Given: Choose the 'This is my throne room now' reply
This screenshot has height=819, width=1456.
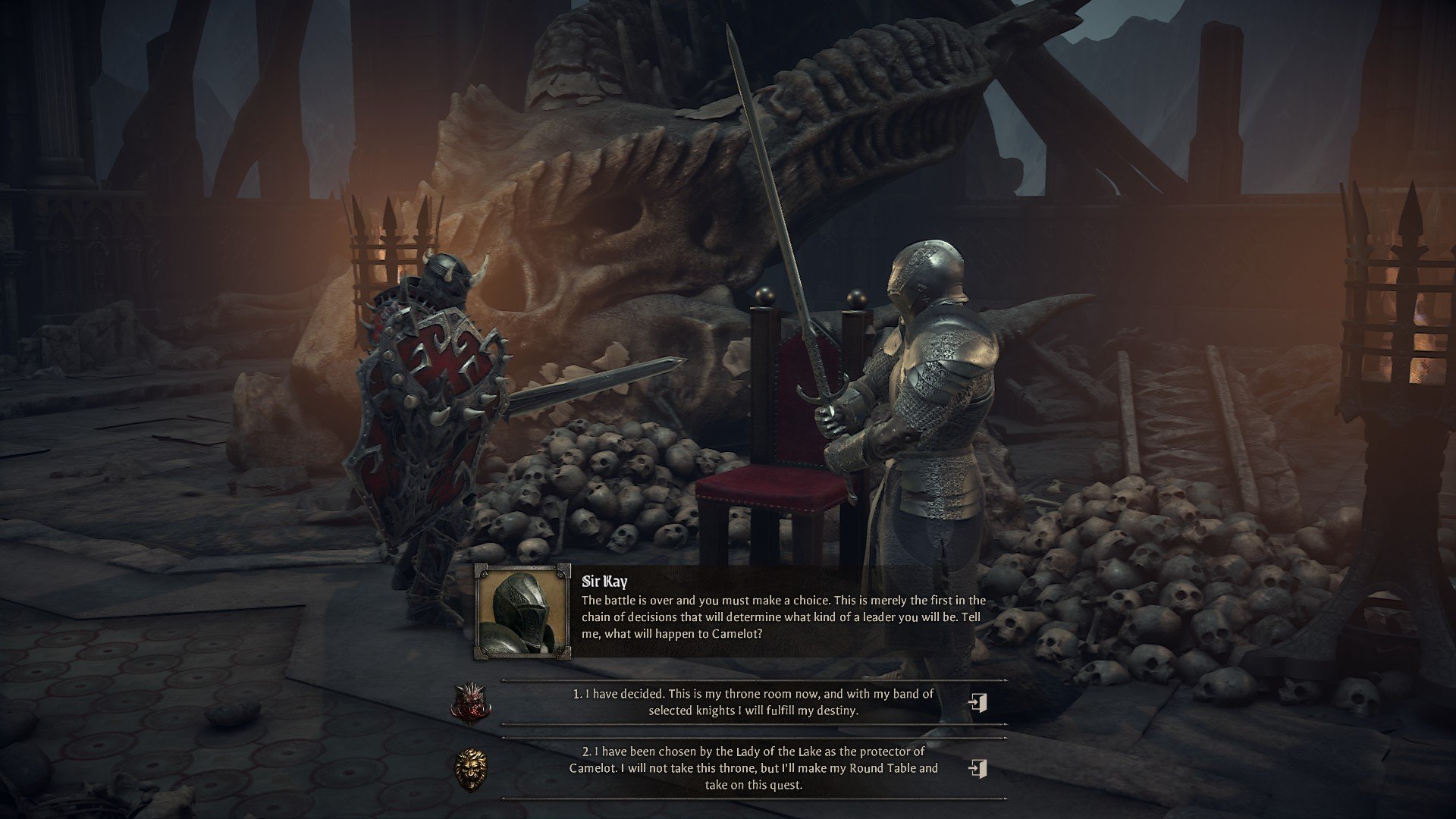Looking at the screenshot, I should point(753,702).
